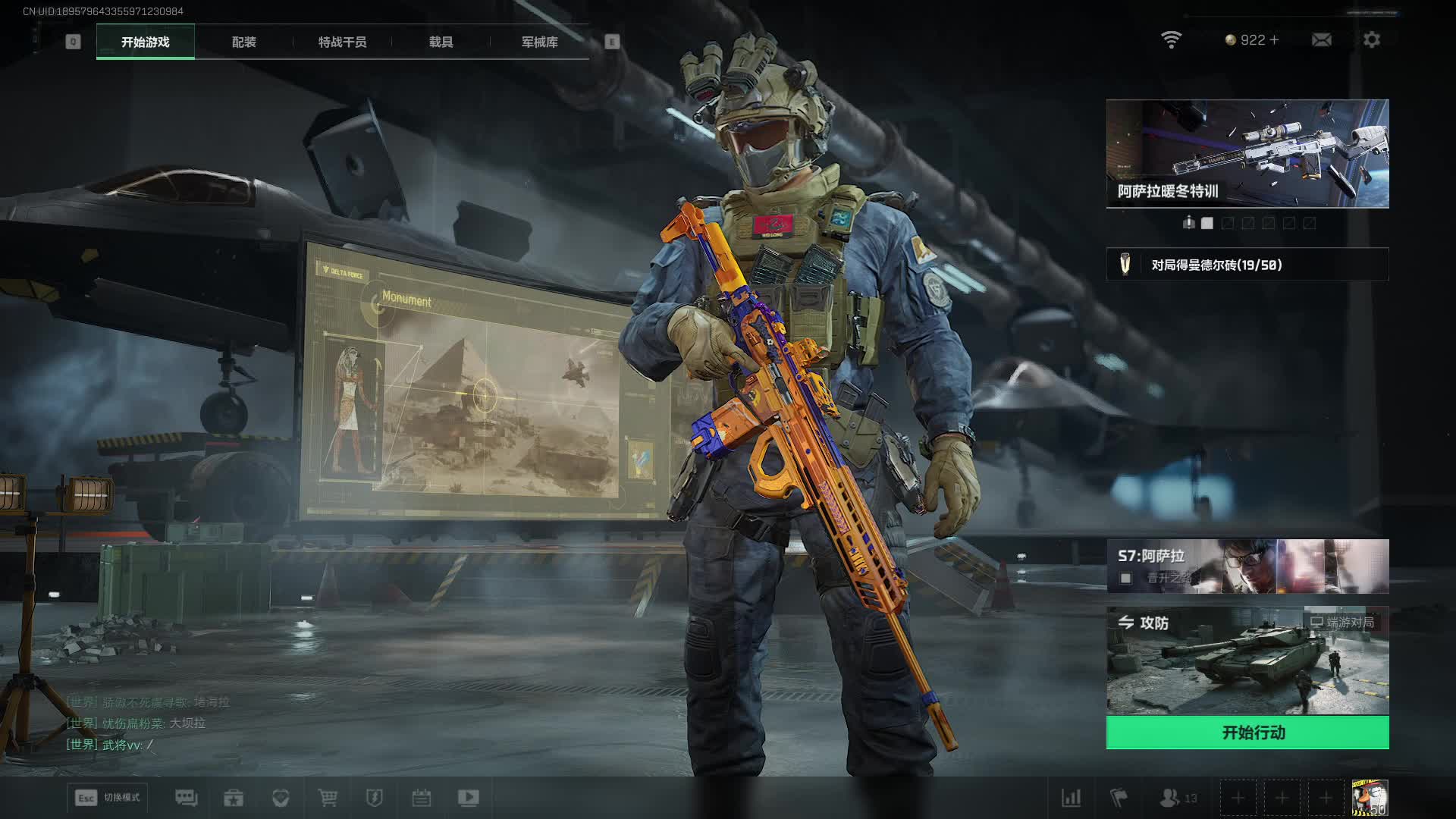Open the settings gear icon
The image size is (1456, 819).
pyautogui.click(x=1371, y=39)
